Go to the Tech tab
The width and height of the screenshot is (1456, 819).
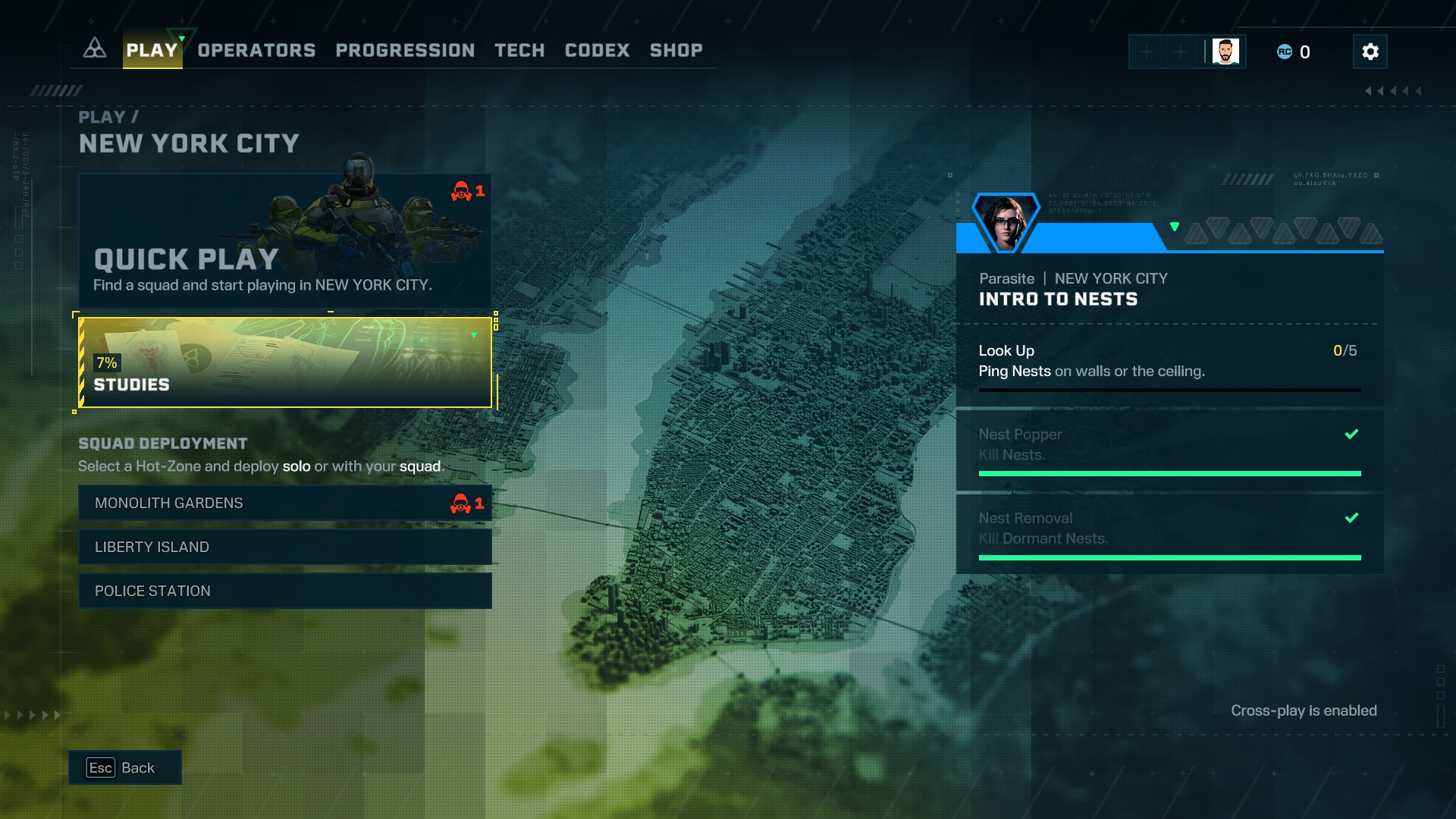(519, 51)
